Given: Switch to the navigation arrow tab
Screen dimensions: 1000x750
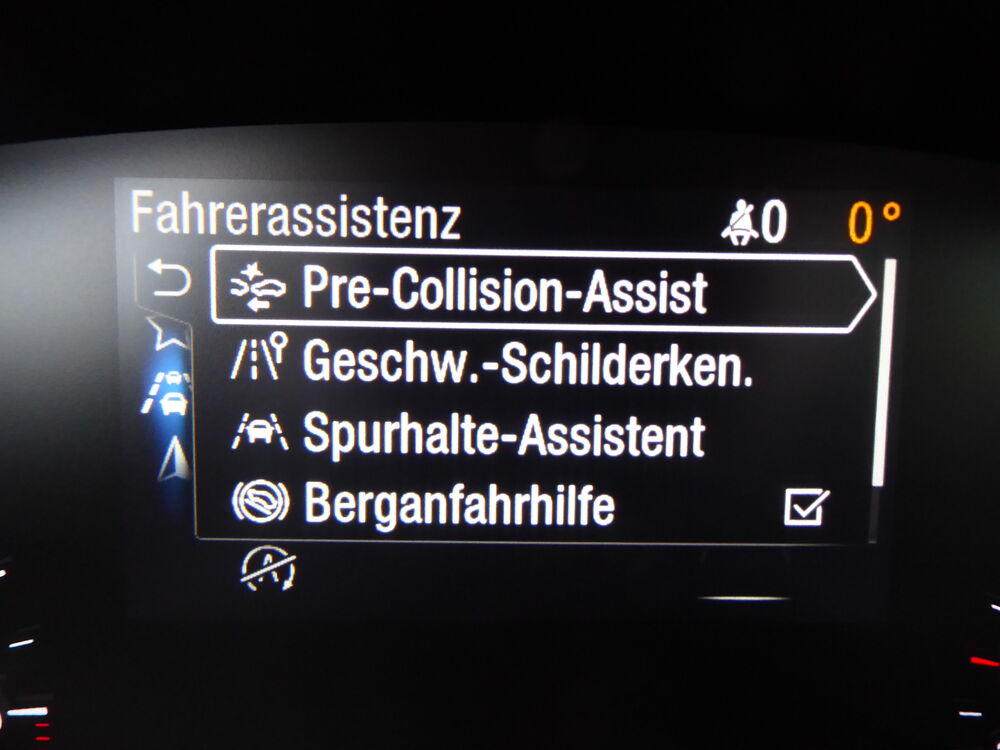Looking at the screenshot, I should 173,458.
